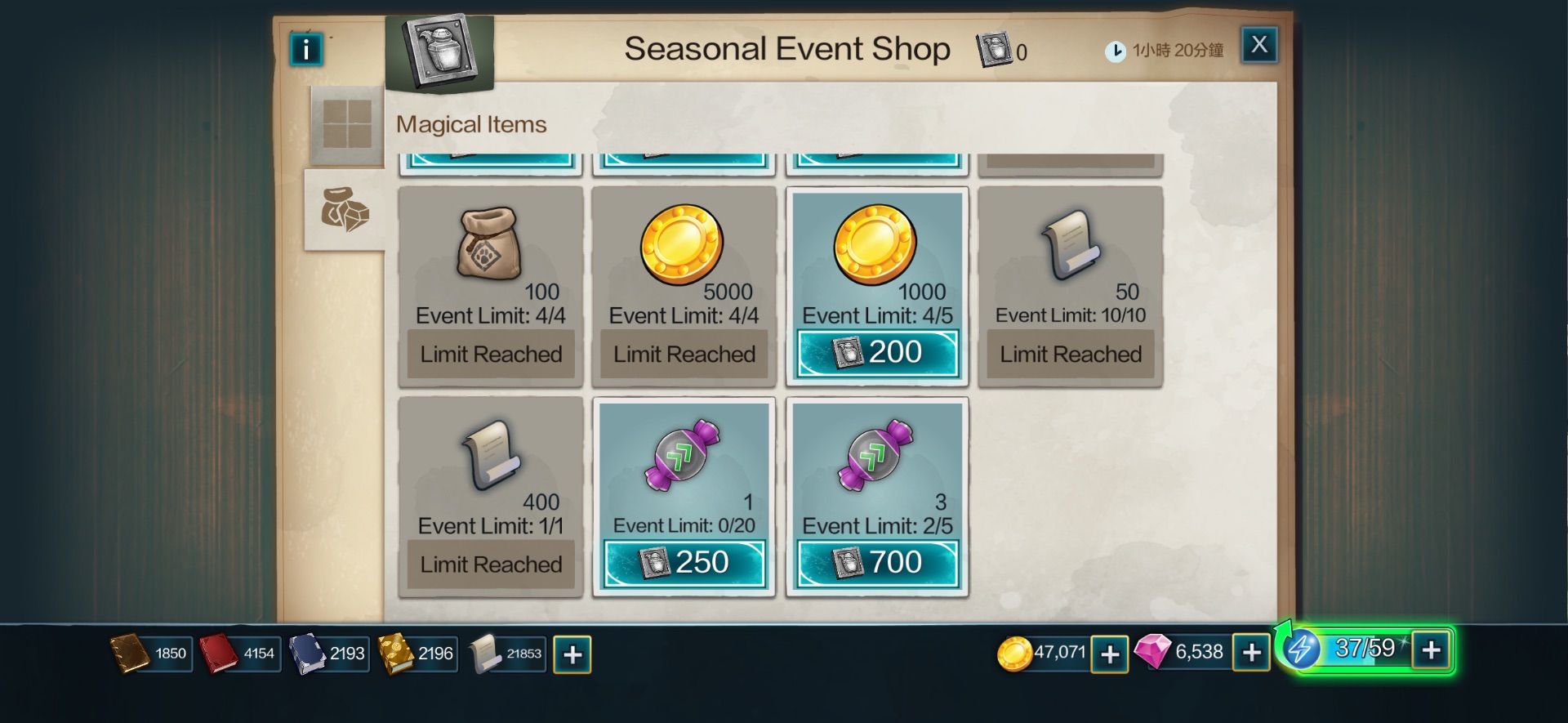Purchase the single candy for 250

pos(684,563)
